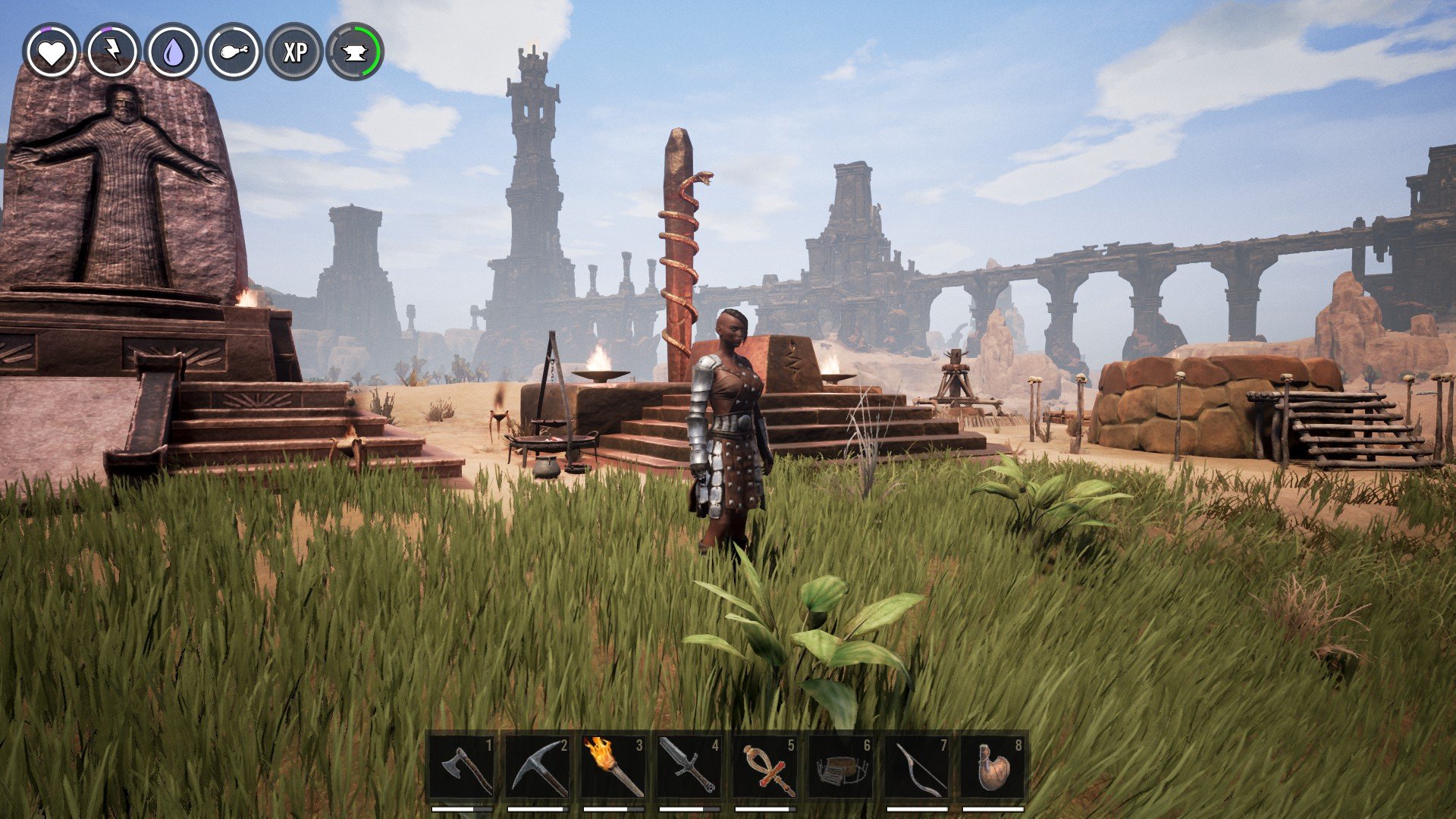Equip the bow from the hotbar
Viewport: 1456px width, 819px height.
point(918,767)
